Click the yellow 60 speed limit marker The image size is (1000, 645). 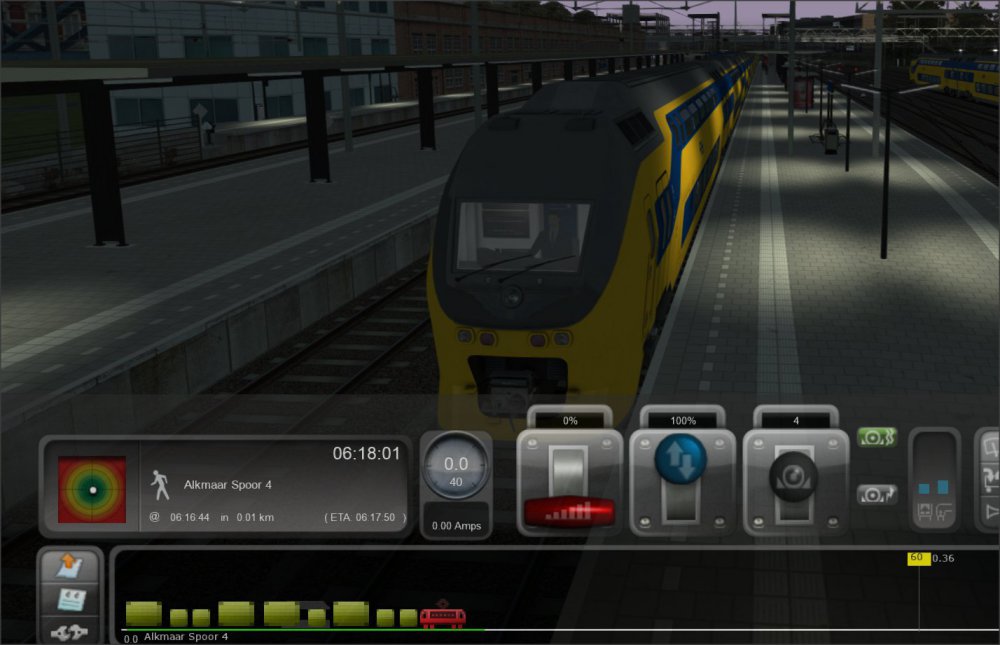917,558
